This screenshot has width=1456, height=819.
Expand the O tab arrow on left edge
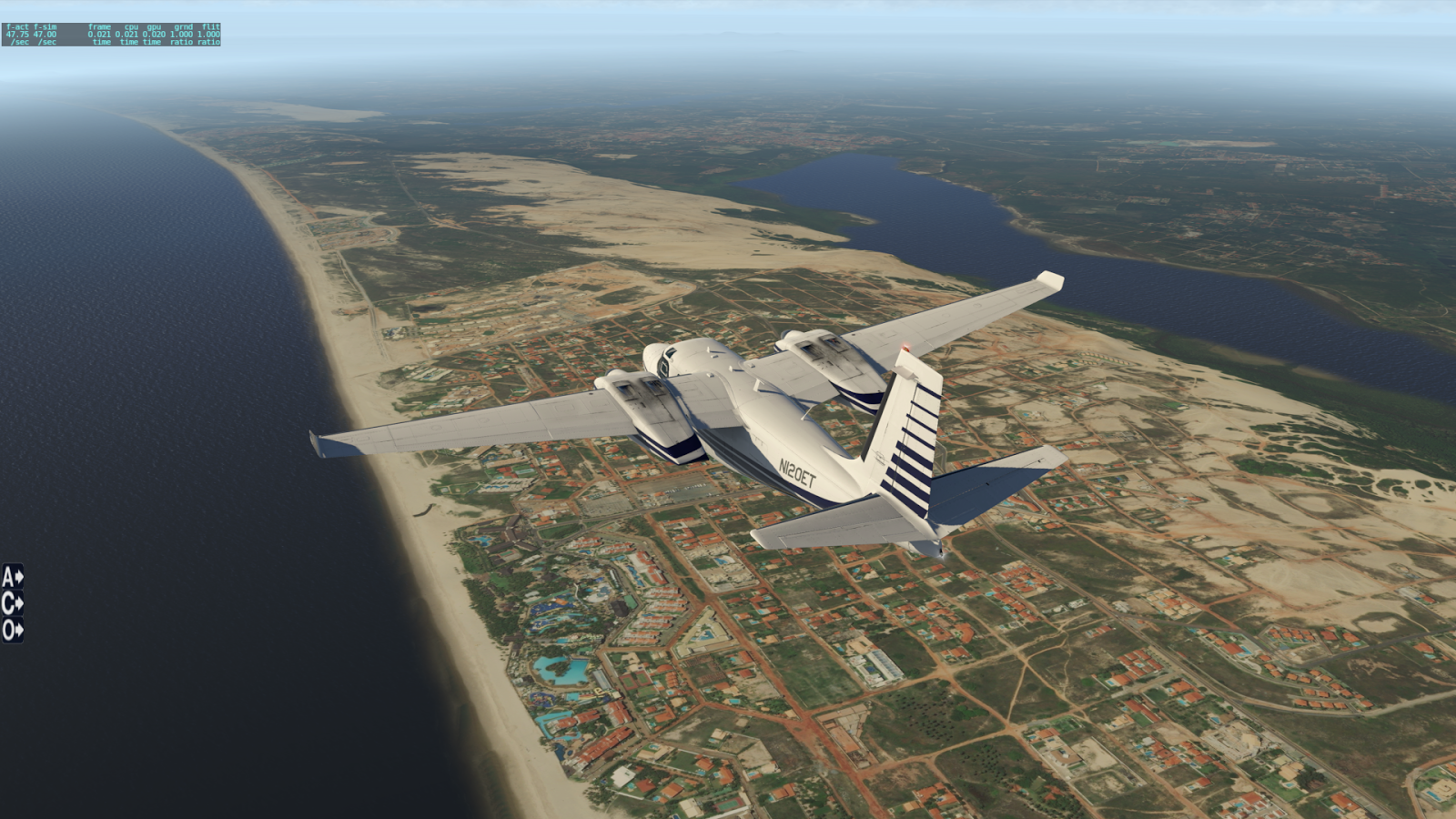click(x=20, y=628)
